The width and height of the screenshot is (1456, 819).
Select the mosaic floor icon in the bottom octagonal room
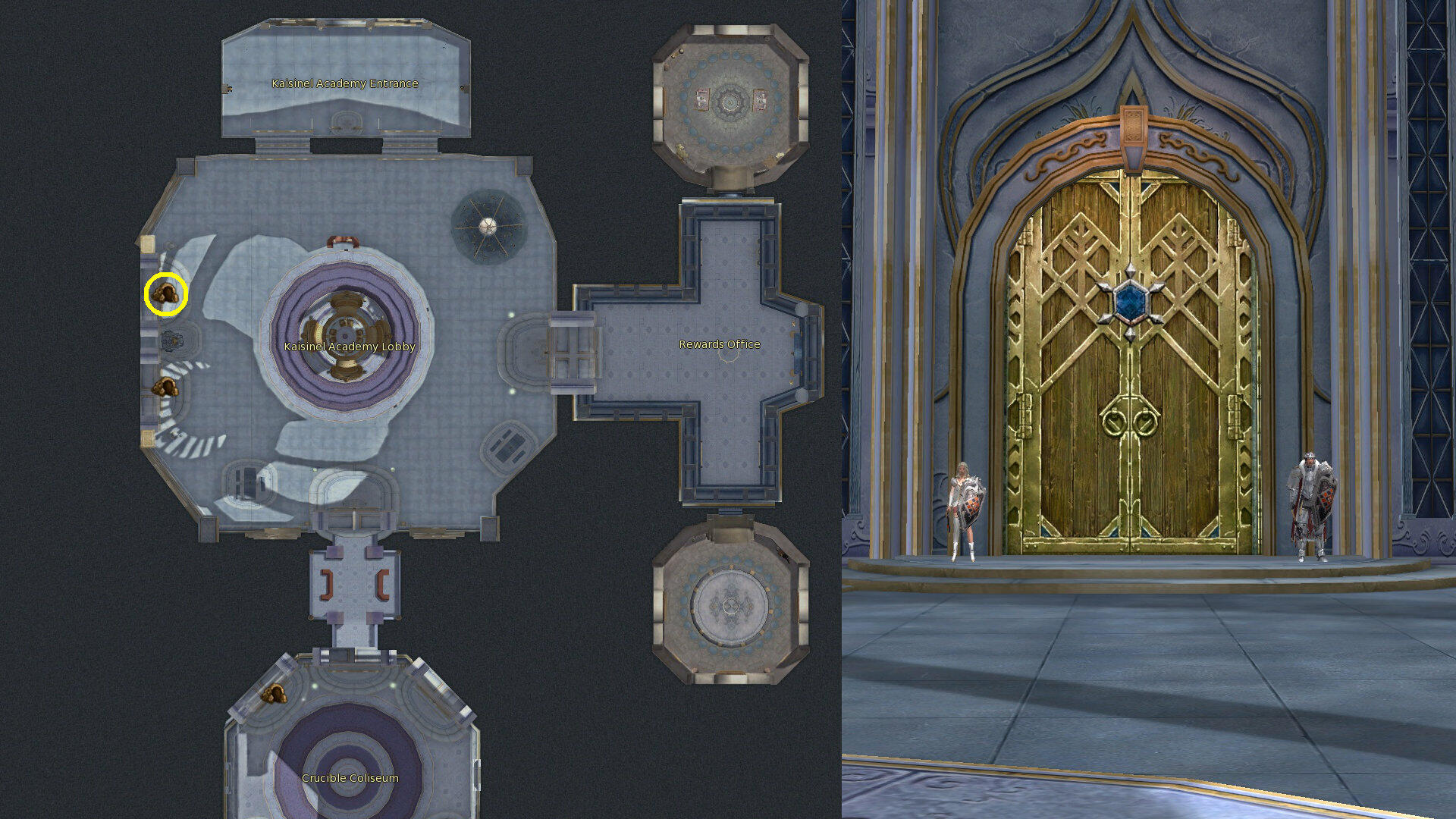730,607
